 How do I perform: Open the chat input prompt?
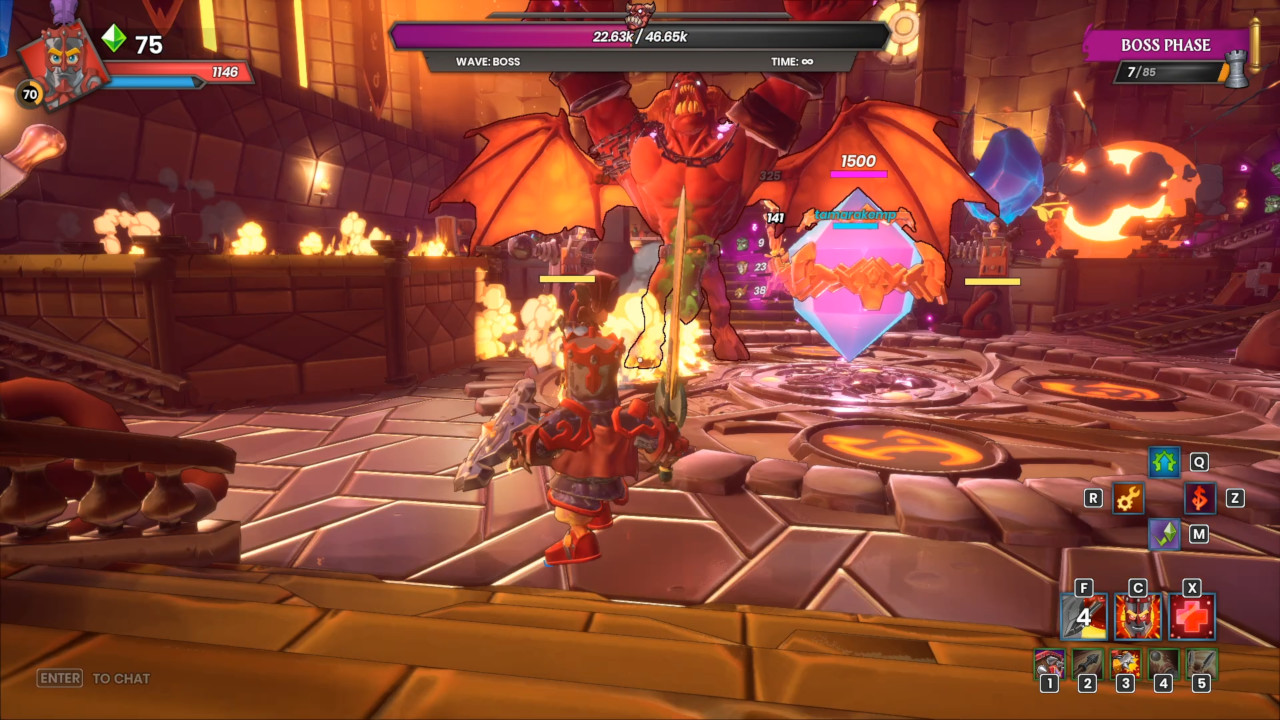tap(94, 678)
